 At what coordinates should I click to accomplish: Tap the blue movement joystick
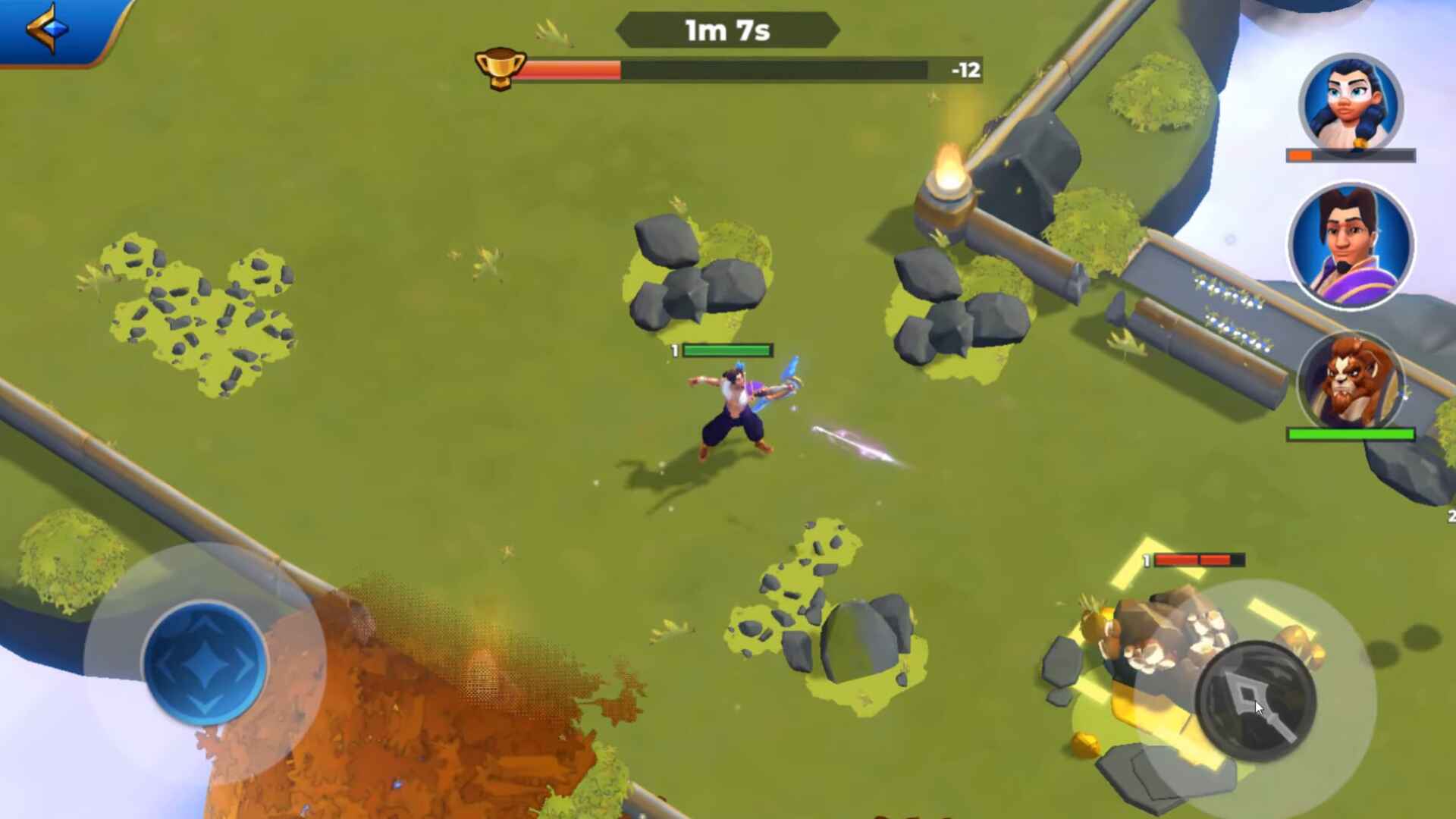(x=205, y=662)
